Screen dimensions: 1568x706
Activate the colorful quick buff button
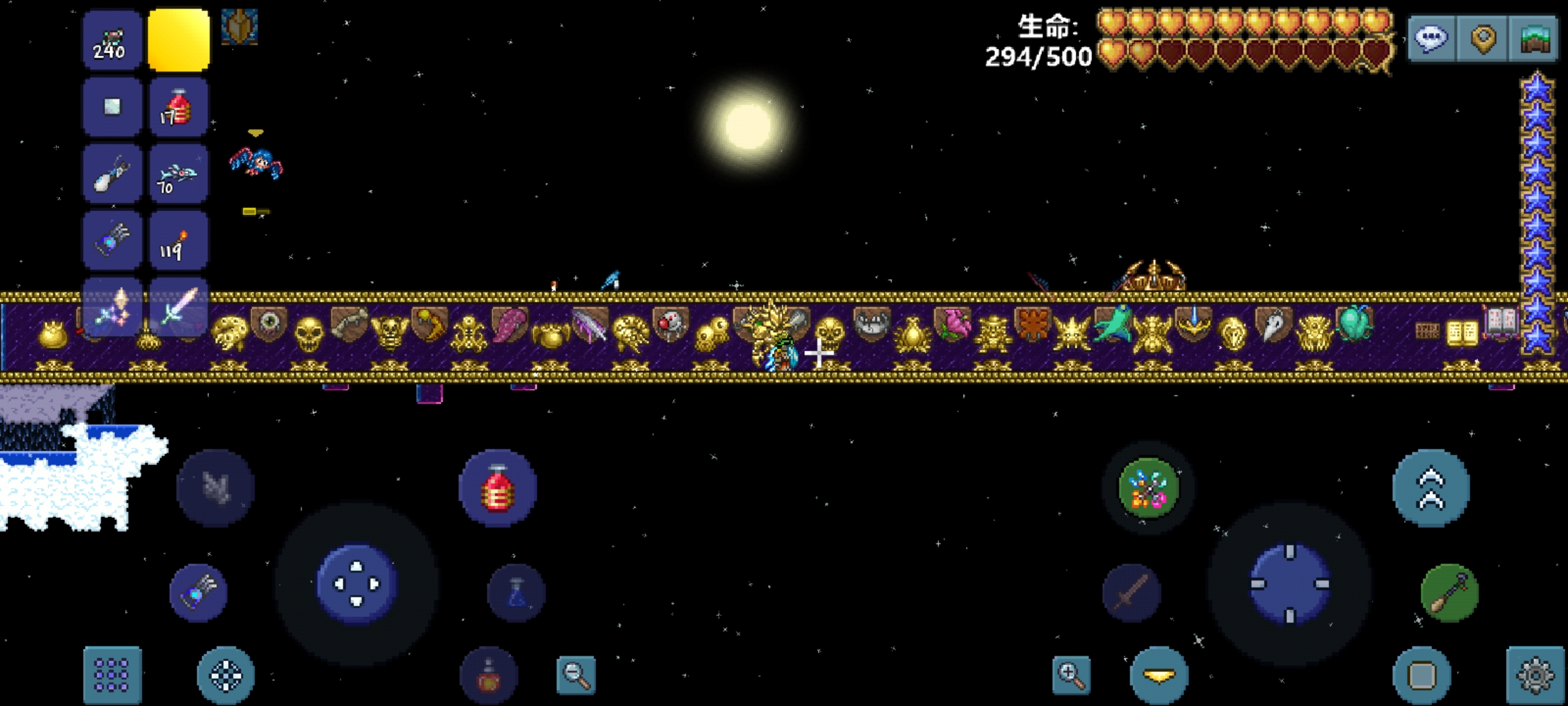coord(1148,488)
